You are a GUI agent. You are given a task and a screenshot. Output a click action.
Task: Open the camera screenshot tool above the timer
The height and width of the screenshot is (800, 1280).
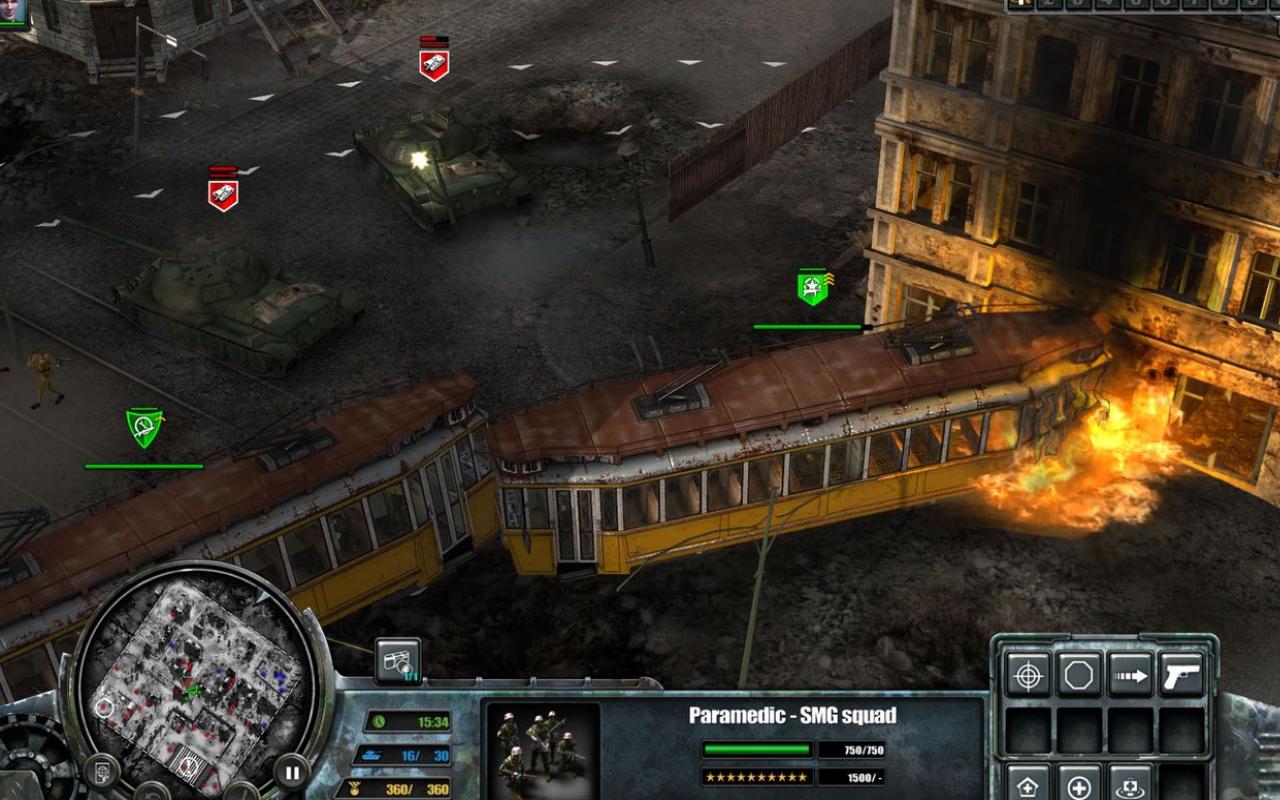[x=397, y=659]
